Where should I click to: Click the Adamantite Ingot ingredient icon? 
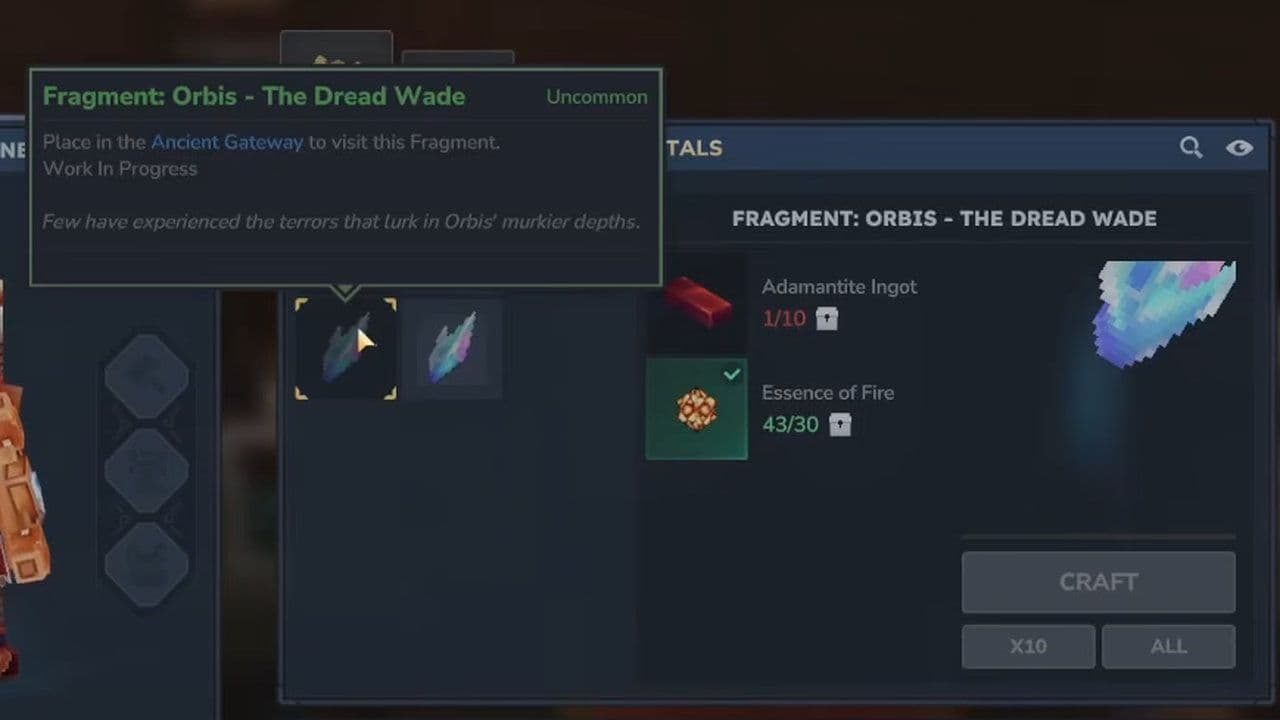696,303
